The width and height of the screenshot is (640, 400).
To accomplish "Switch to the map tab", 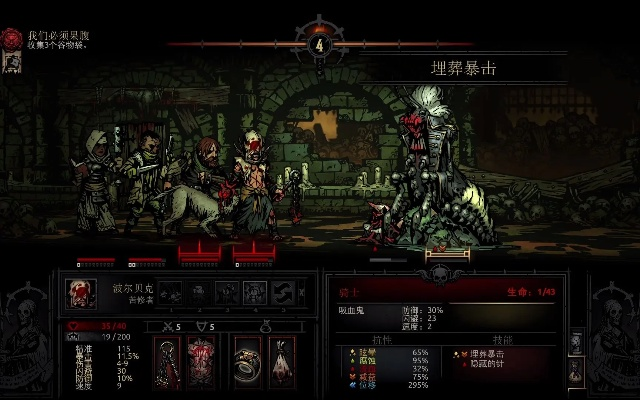I will 576,341.
